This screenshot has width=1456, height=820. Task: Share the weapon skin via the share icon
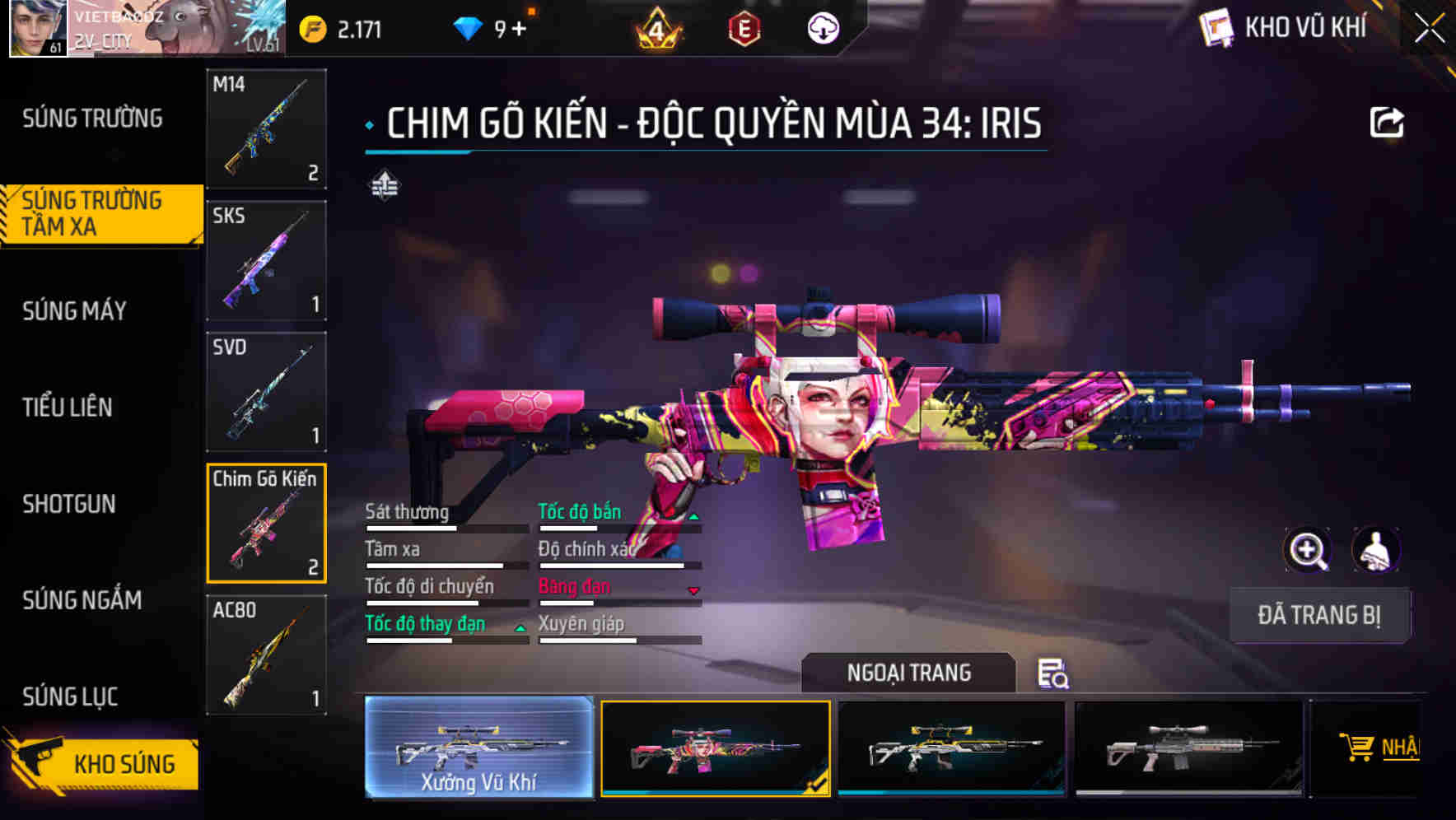(1388, 121)
